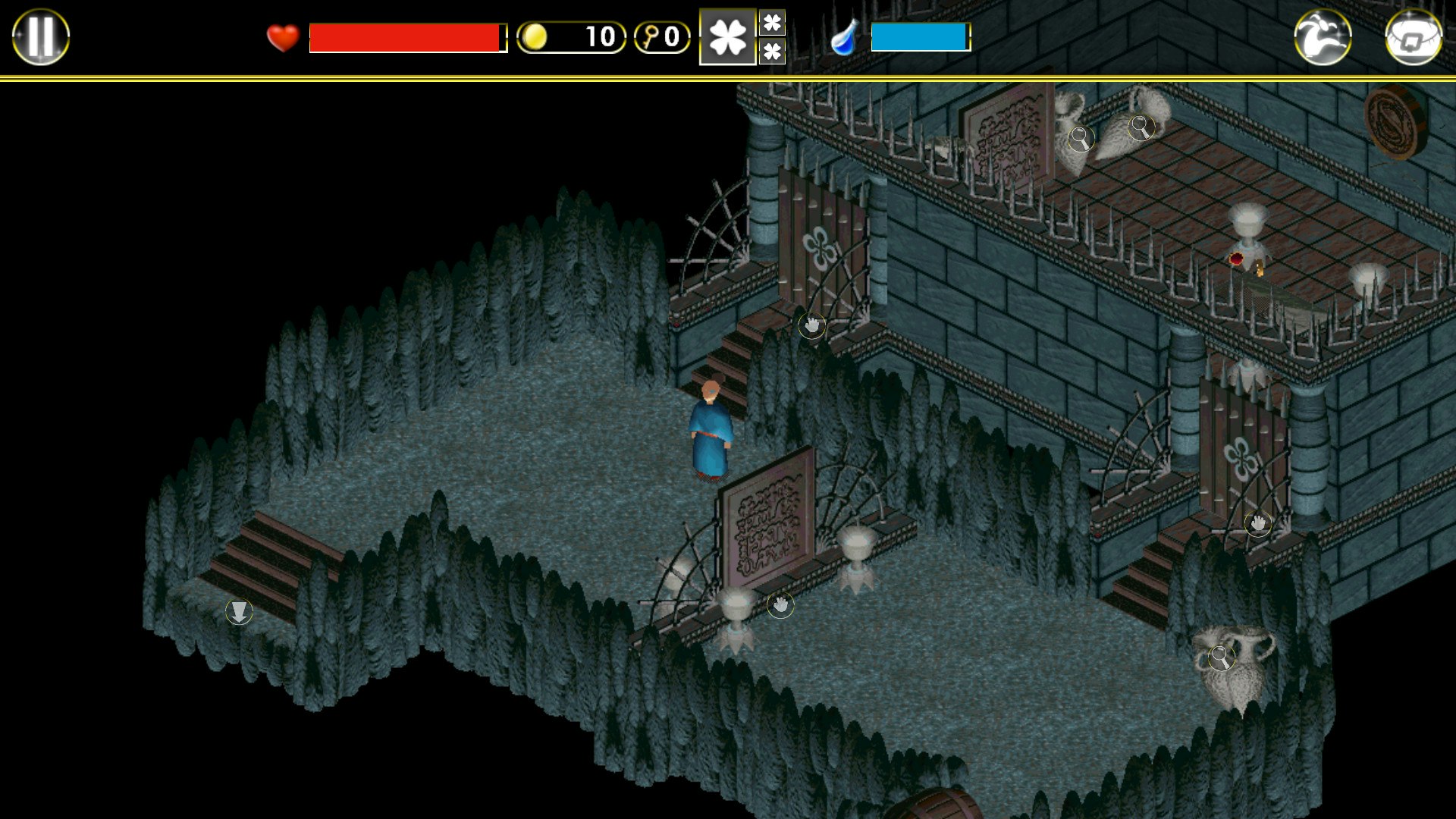Select the clover spell slot

coord(726,36)
